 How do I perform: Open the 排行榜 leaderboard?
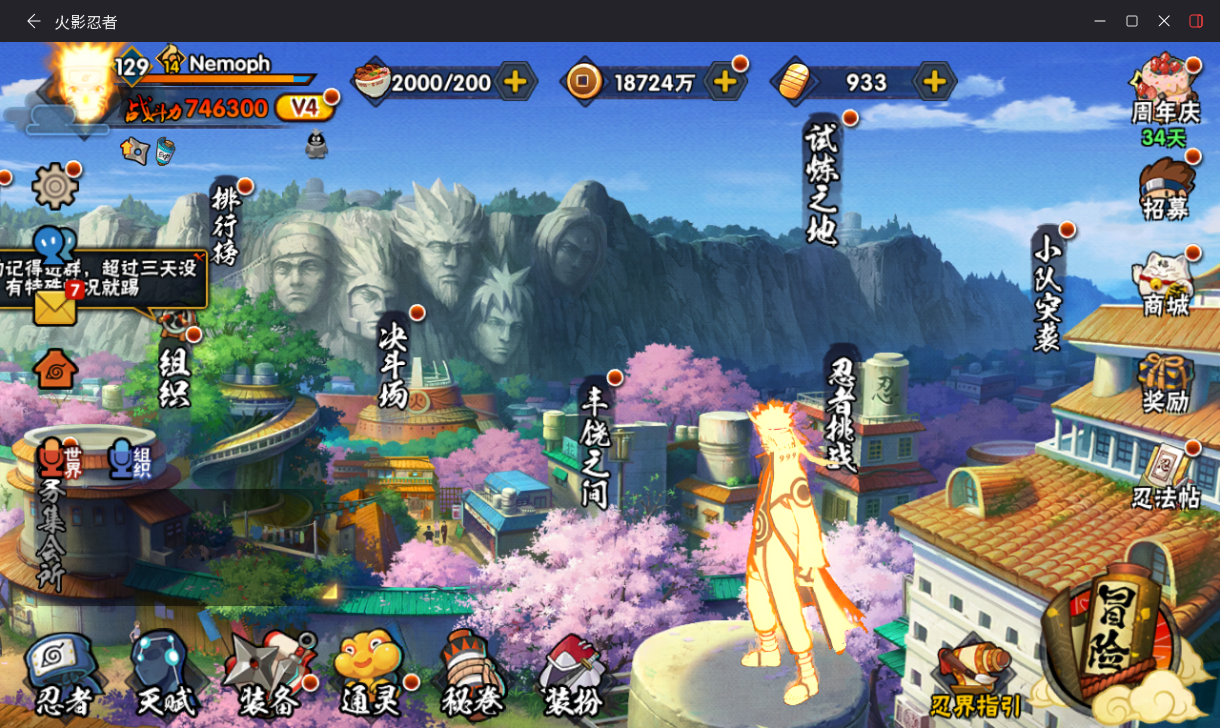coord(226,226)
